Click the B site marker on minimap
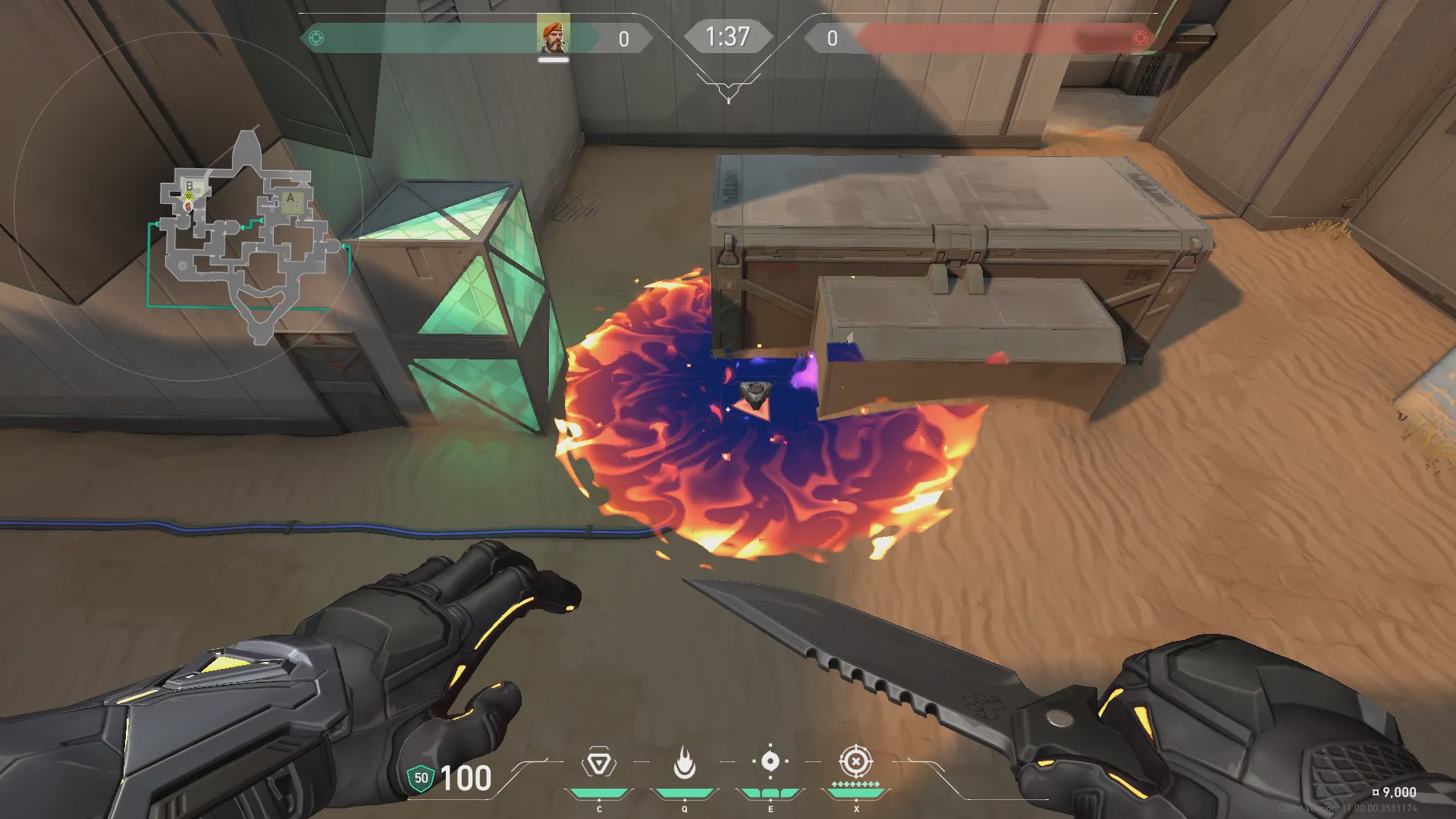This screenshot has width=1456, height=819. point(189,186)
